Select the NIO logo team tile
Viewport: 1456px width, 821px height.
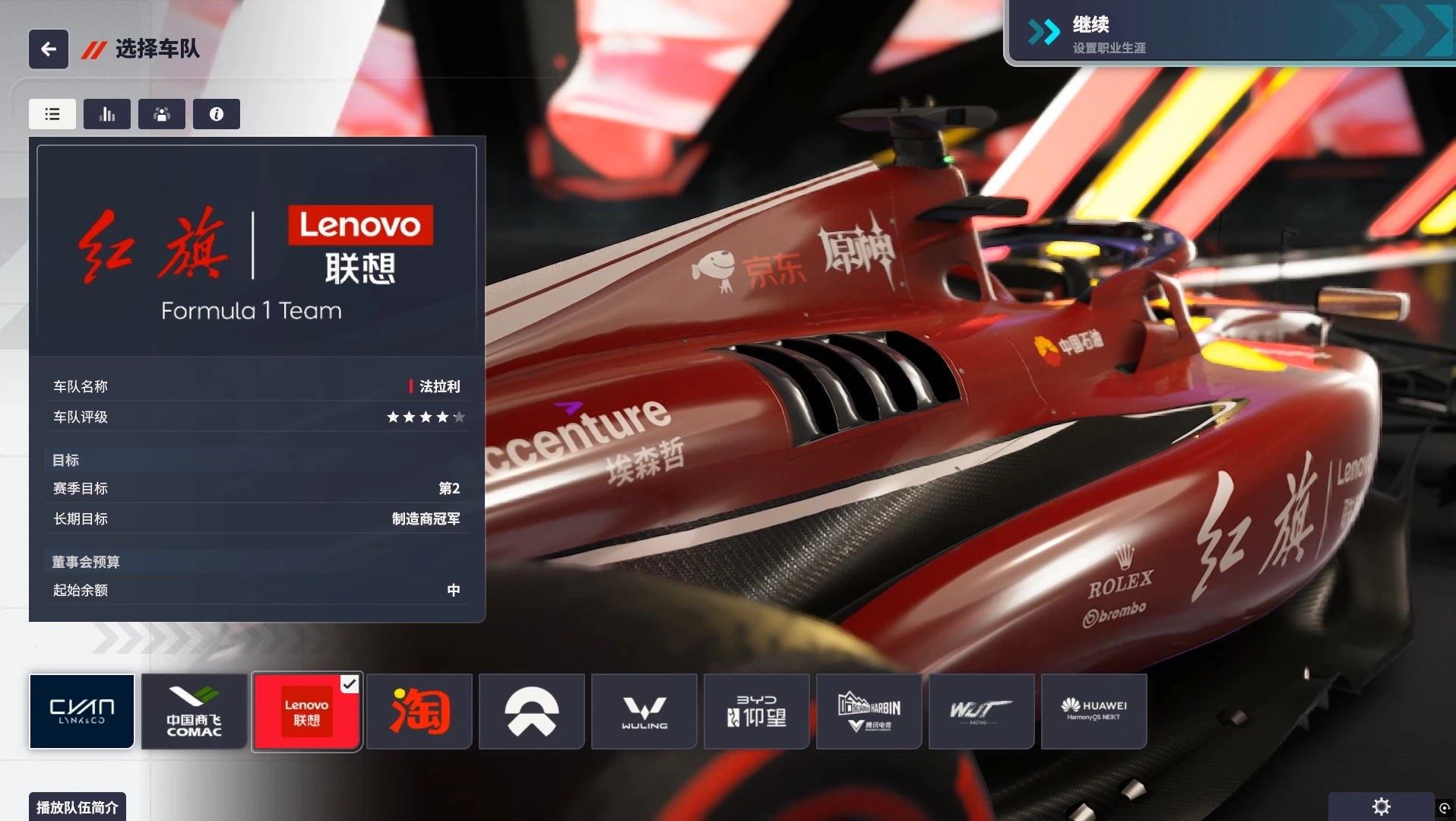(532, 712)
